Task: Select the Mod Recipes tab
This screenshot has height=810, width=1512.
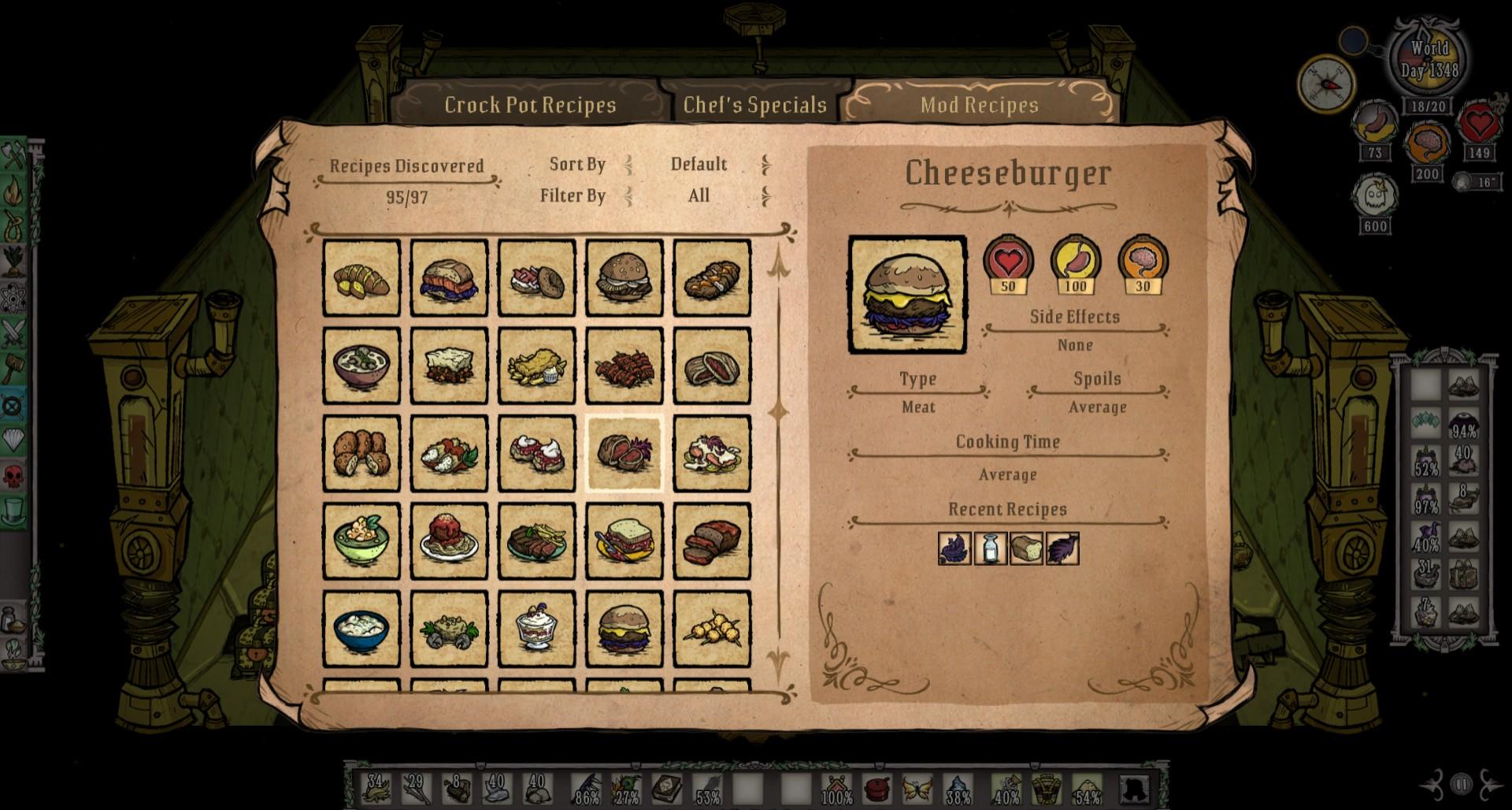Action: click(979, 105)
